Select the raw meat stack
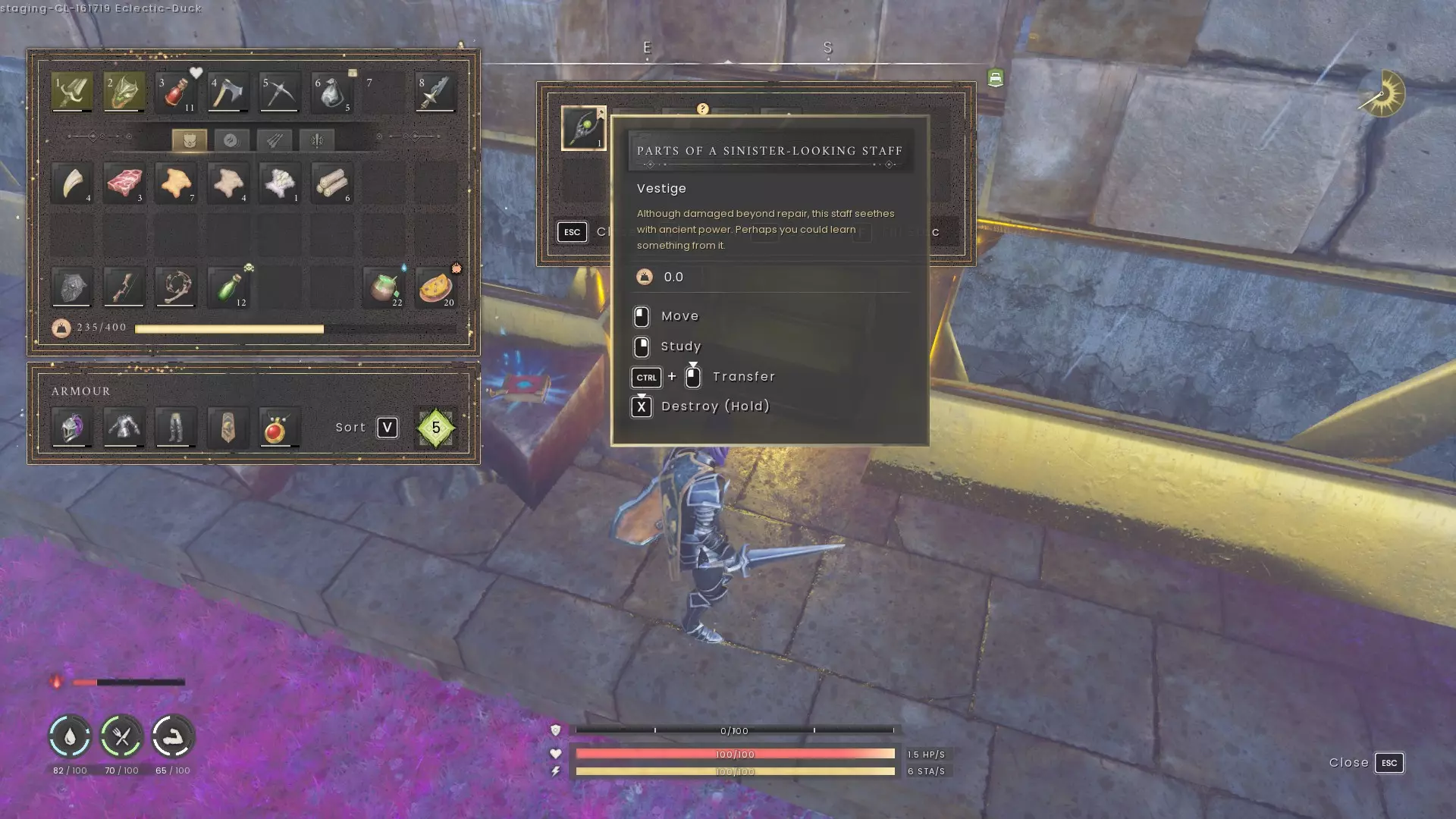 point(124,183)
